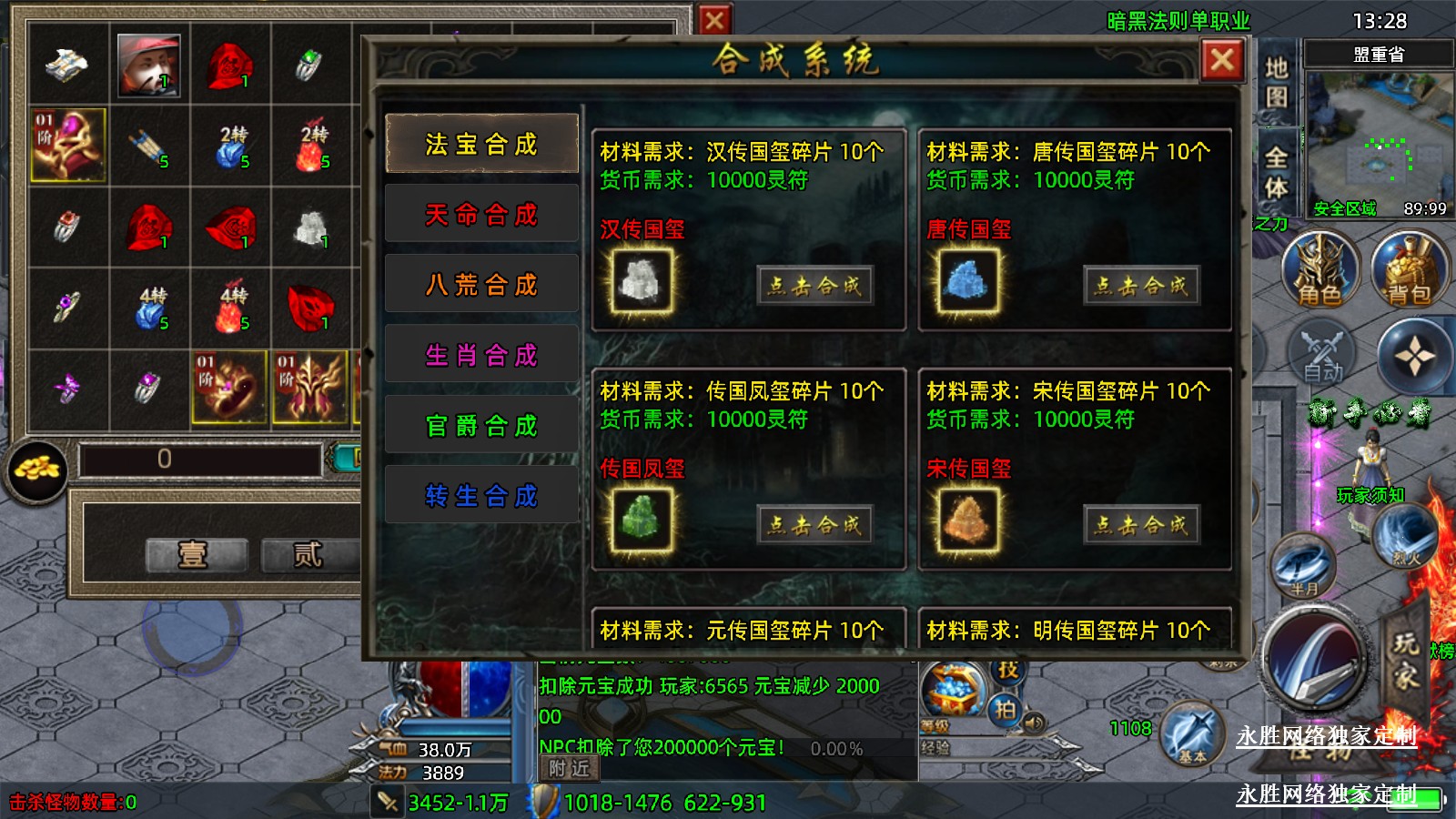The width and height of the screenshot is (1456, 819).
Task: Open the 角色 character sheet
Action: point(1319,270)
